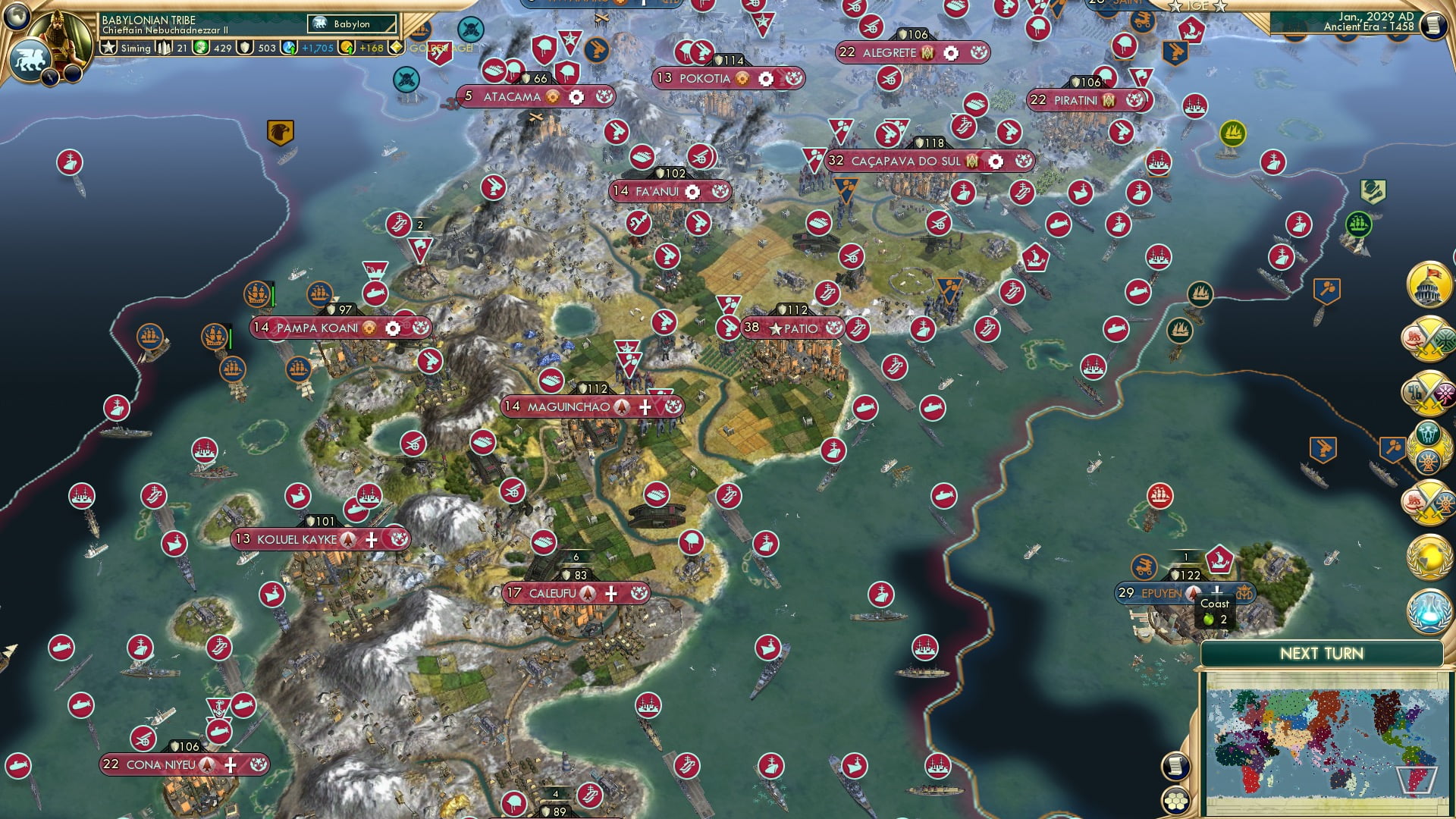Open the notification log scroll icon
This screenshot has width=1456, height=819.
pyautogui.click(x=1175, y=767)
